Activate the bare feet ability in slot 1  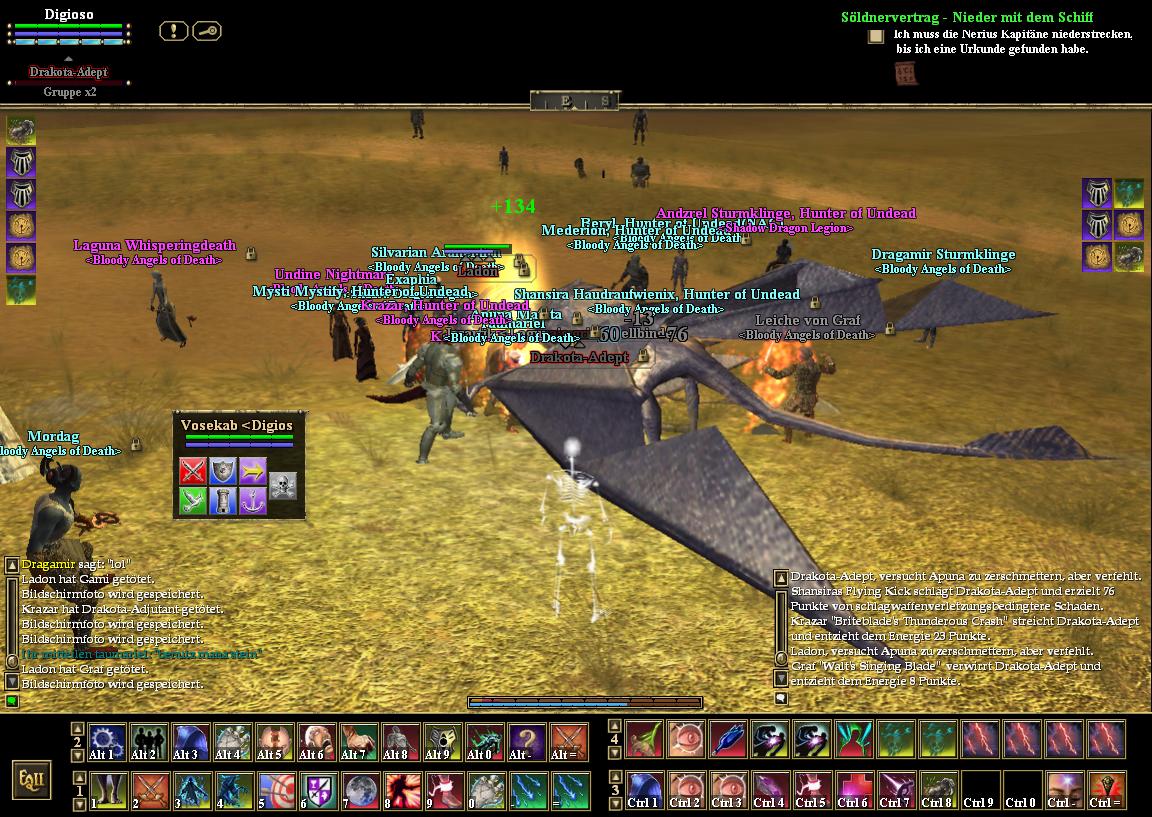pyautogui.click(x=107, y=789)
